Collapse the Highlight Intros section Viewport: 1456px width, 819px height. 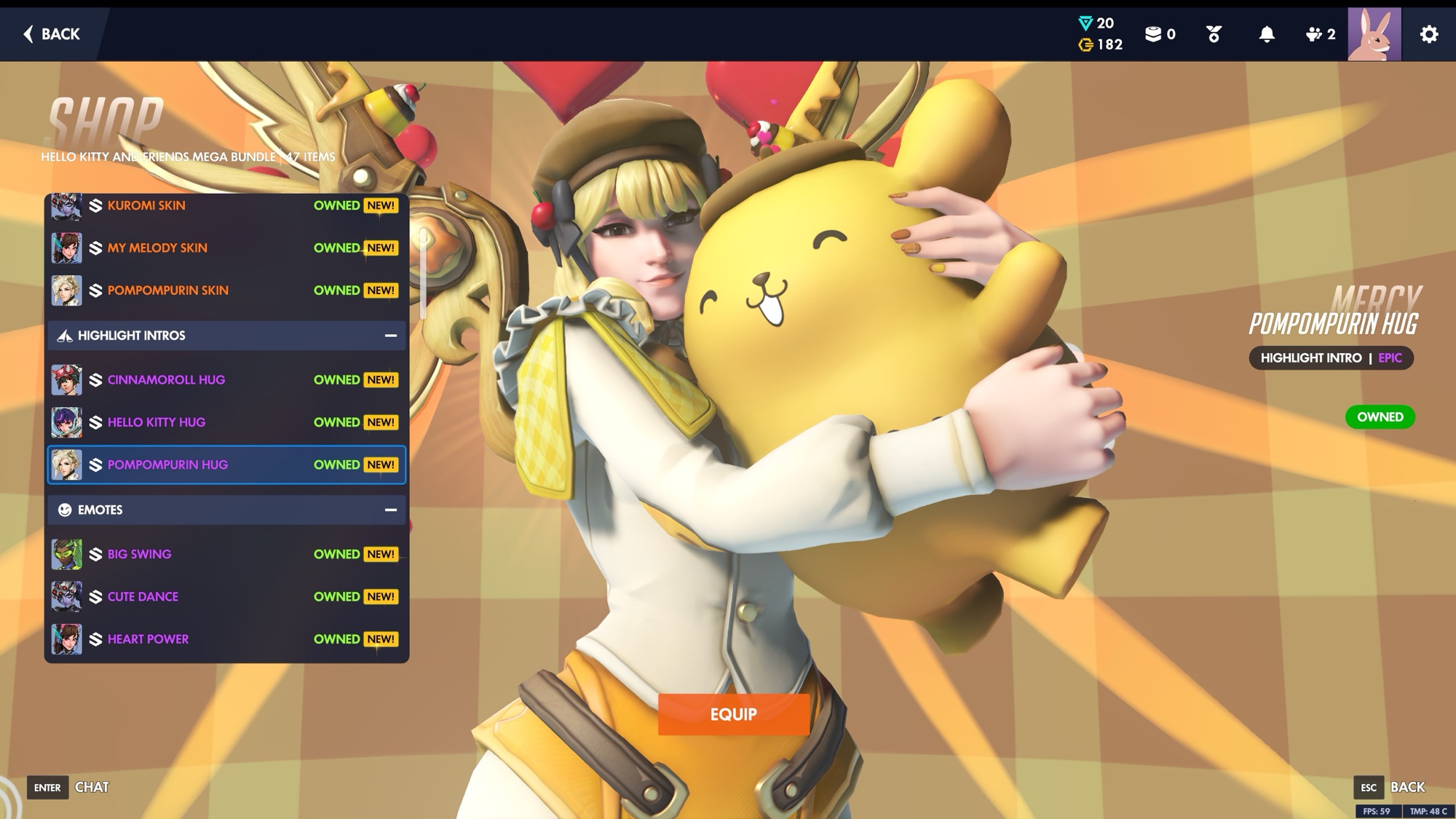pyautogui.click(x=390, y=336)
